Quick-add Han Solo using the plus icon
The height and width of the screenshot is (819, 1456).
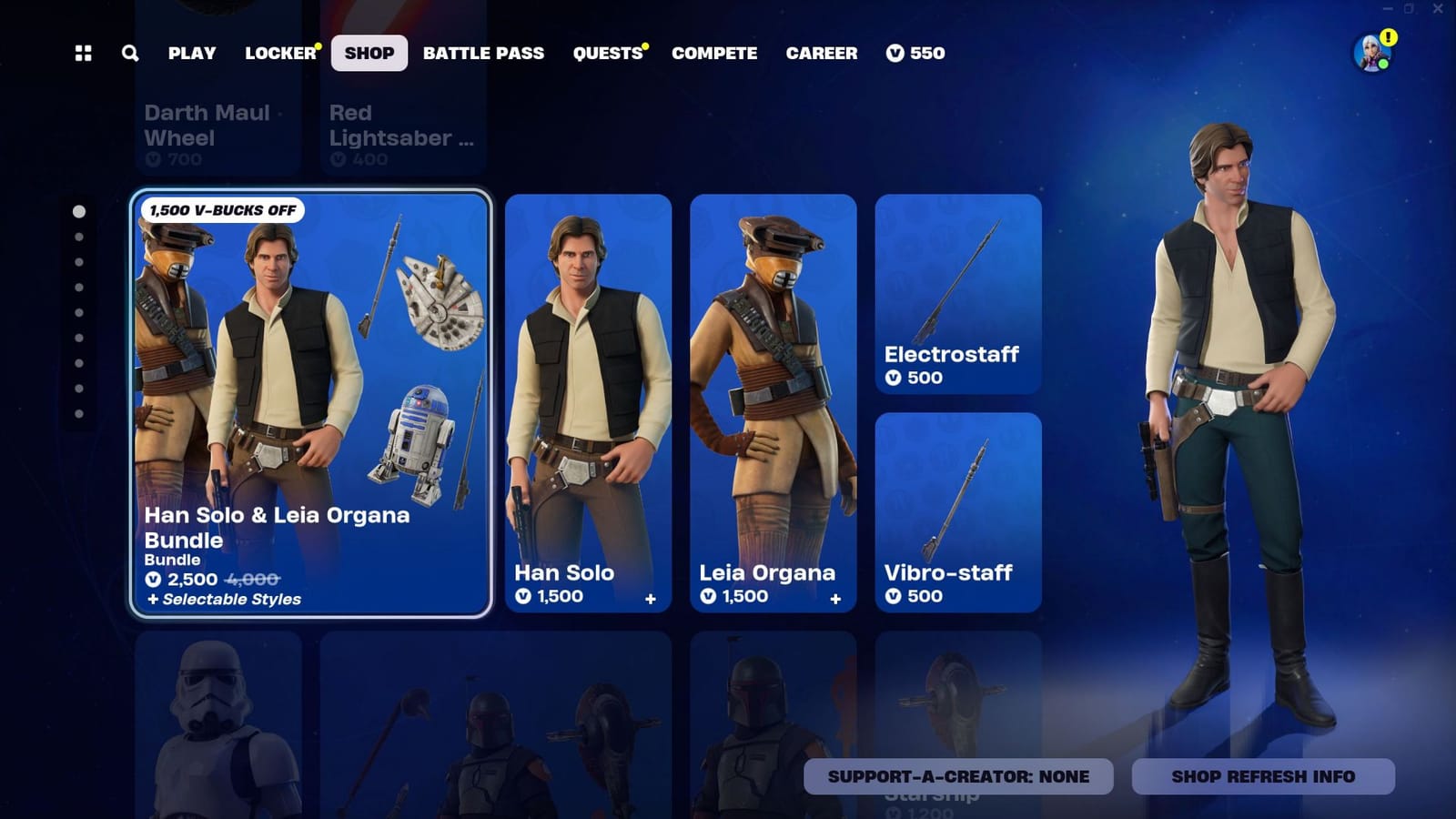(x=650, y=598)
